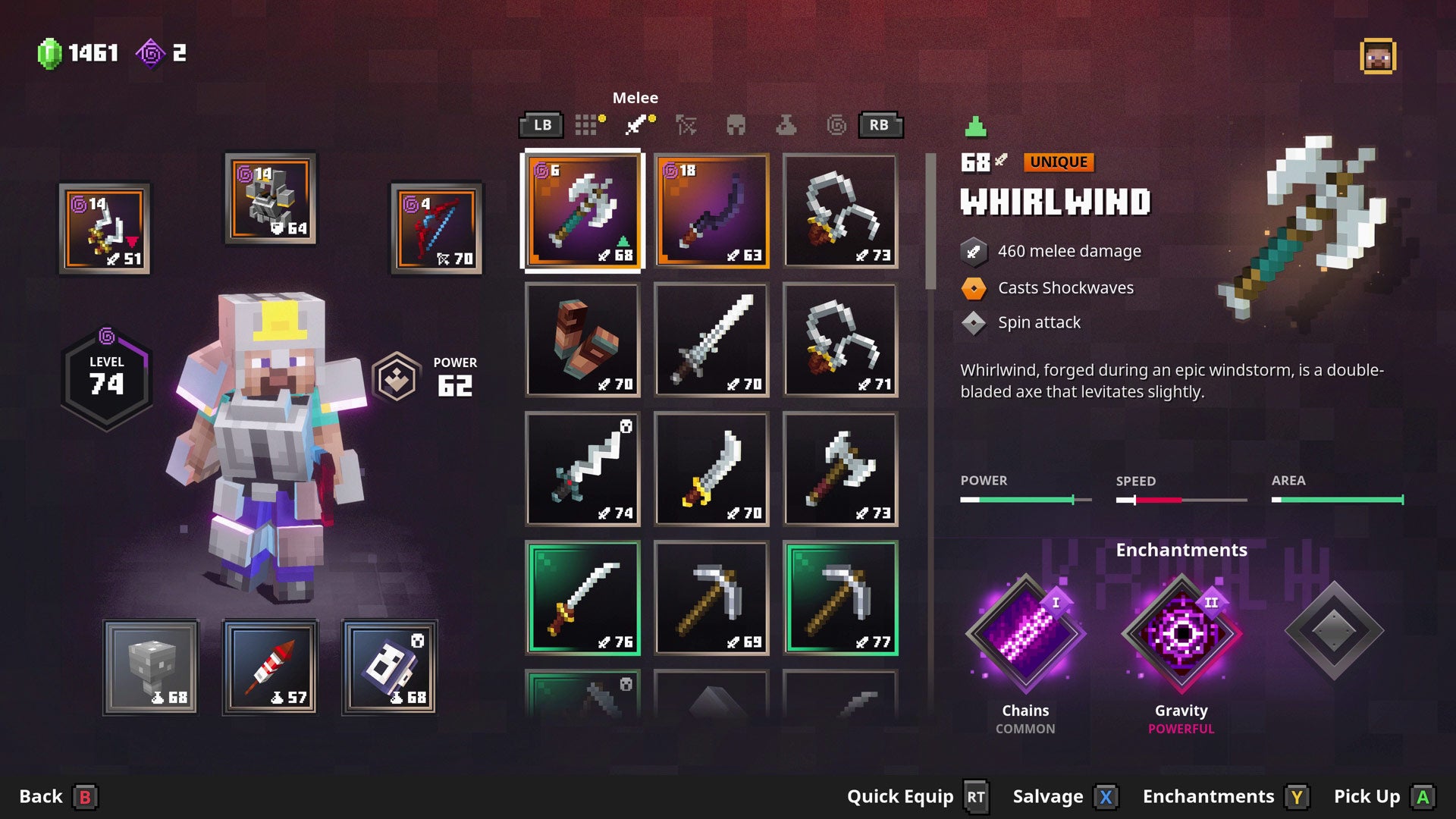This screenshot has height=819, width=1456.
Task: Open the artifacts tab
Action: click(786, 125)
